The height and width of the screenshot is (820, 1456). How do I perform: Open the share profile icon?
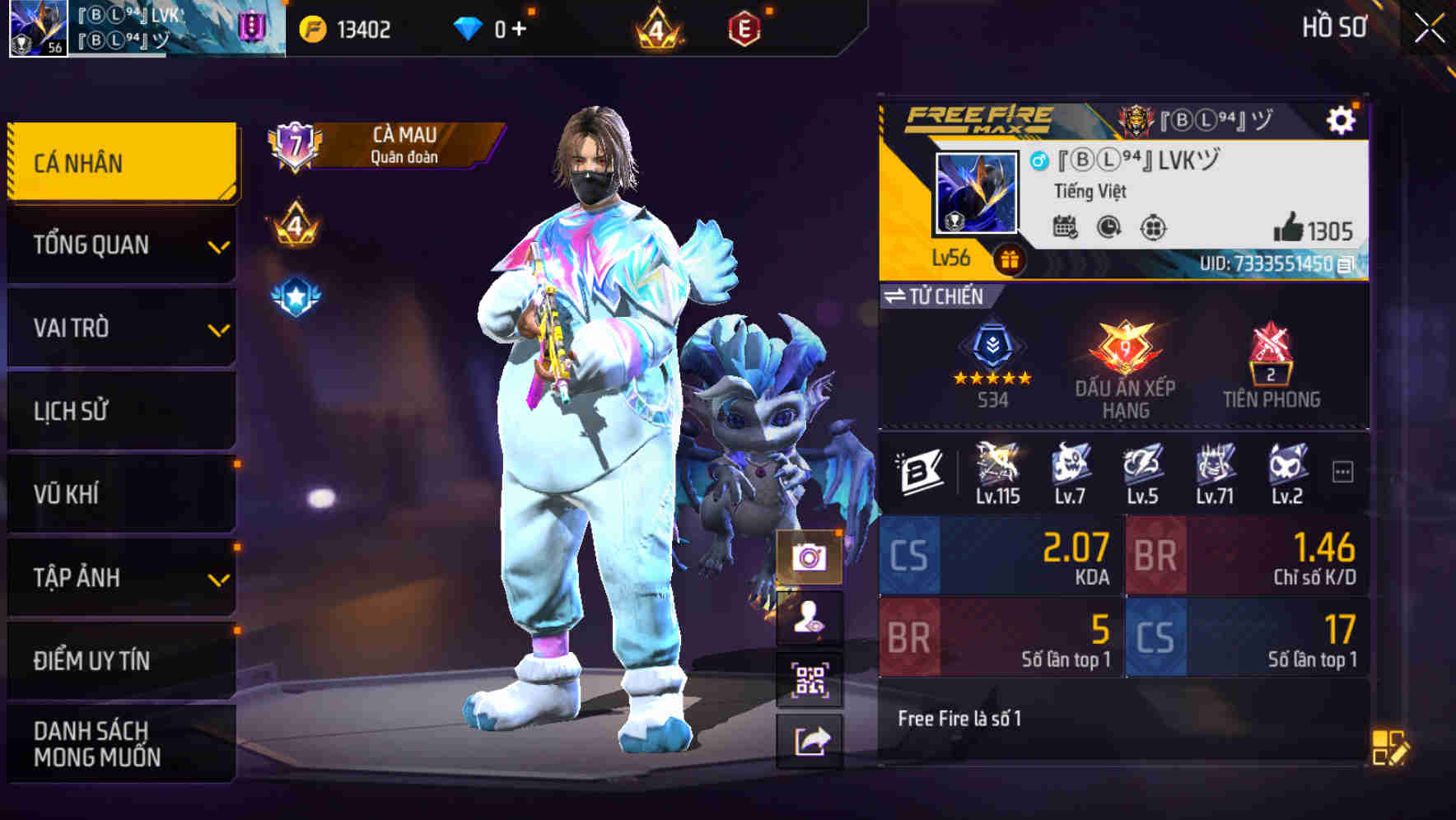click(811, 740)
